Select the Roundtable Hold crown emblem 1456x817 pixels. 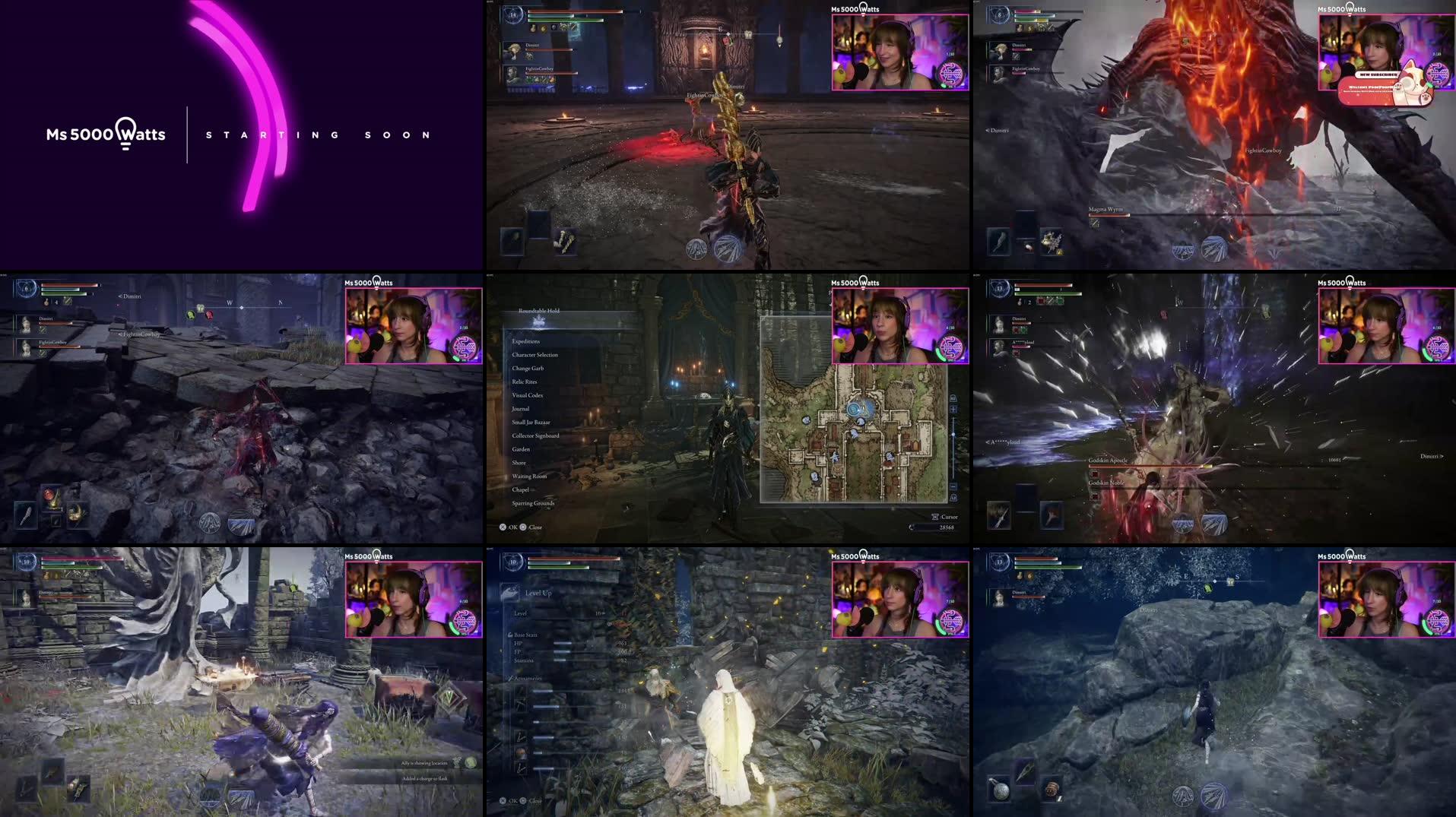[538, 323]
